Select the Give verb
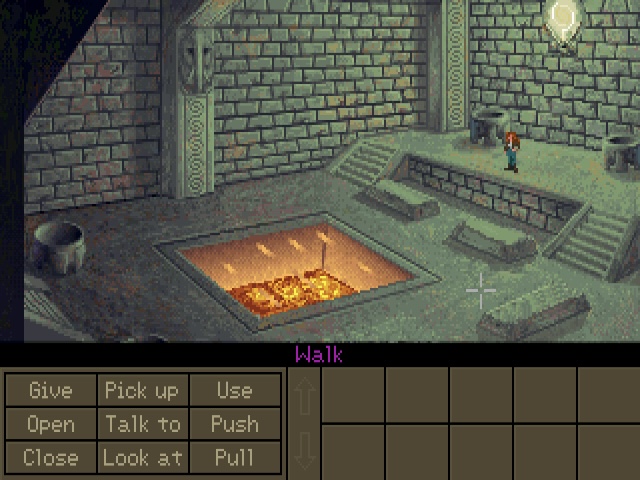The width and height of the screenshot is (640, 480). 50,390
